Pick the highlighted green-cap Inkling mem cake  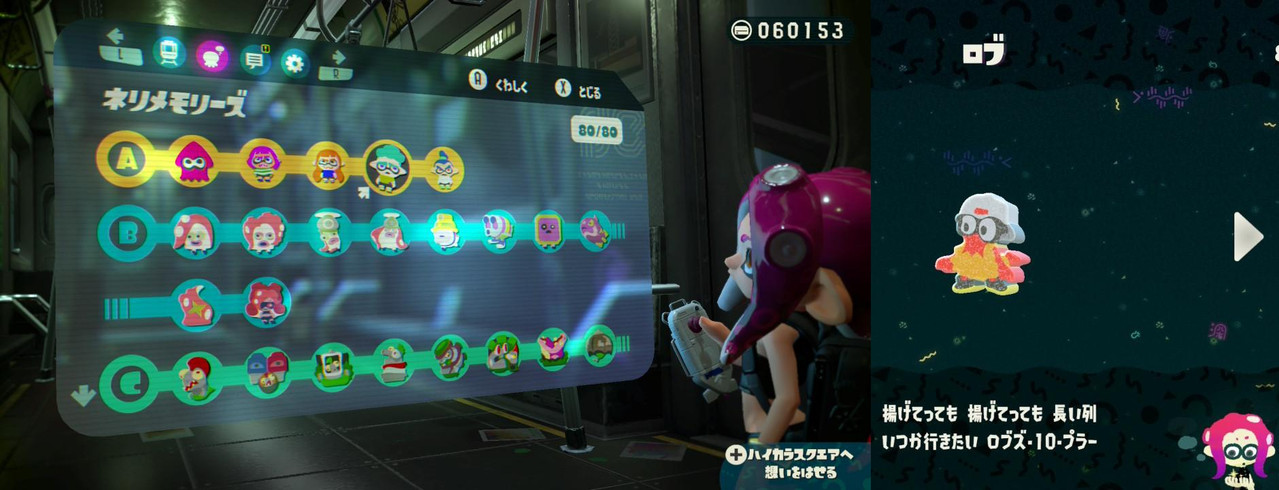tap(387, 166)
